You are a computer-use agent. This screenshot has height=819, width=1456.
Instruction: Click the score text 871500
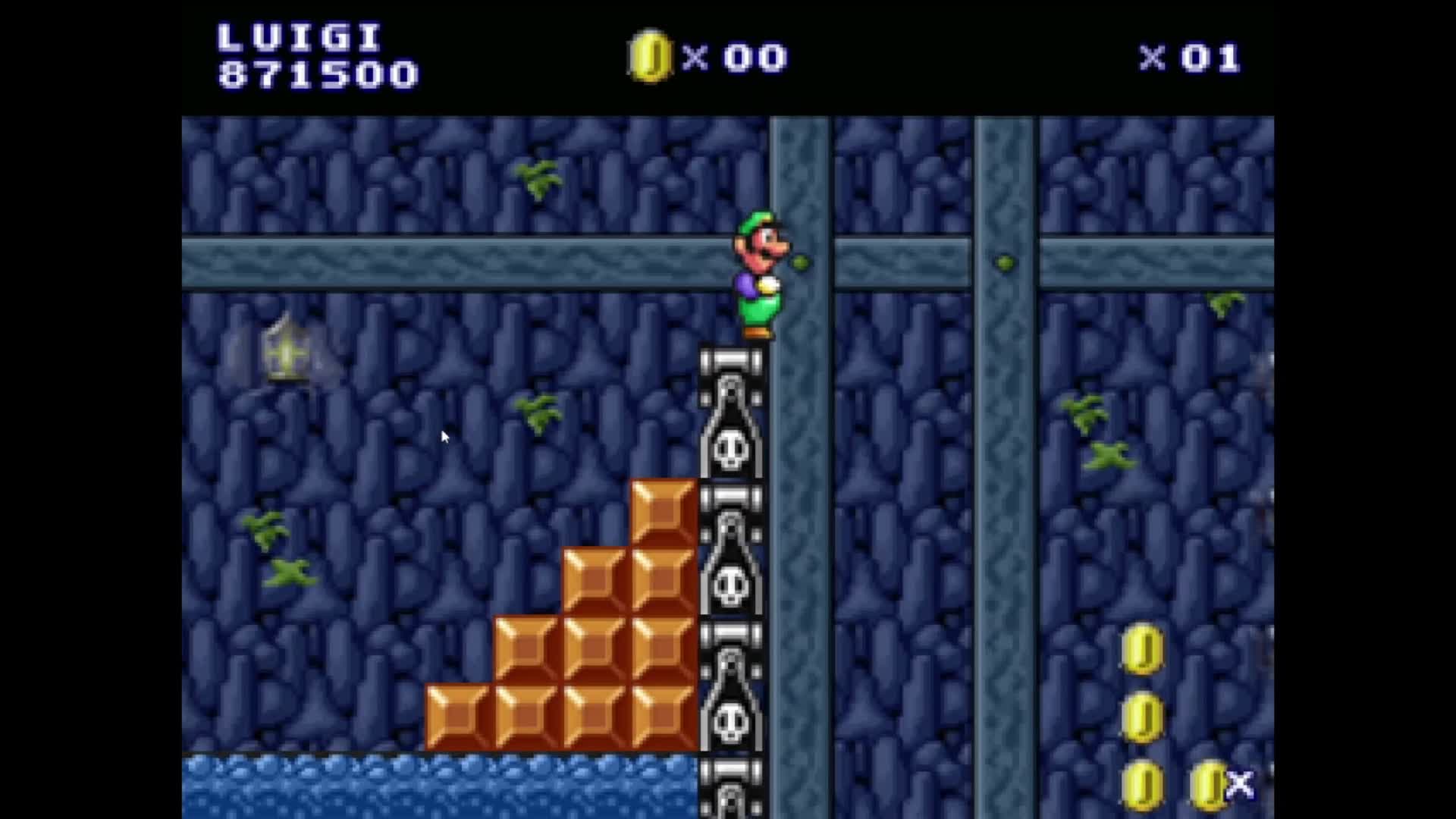click(x=318, y=76)
